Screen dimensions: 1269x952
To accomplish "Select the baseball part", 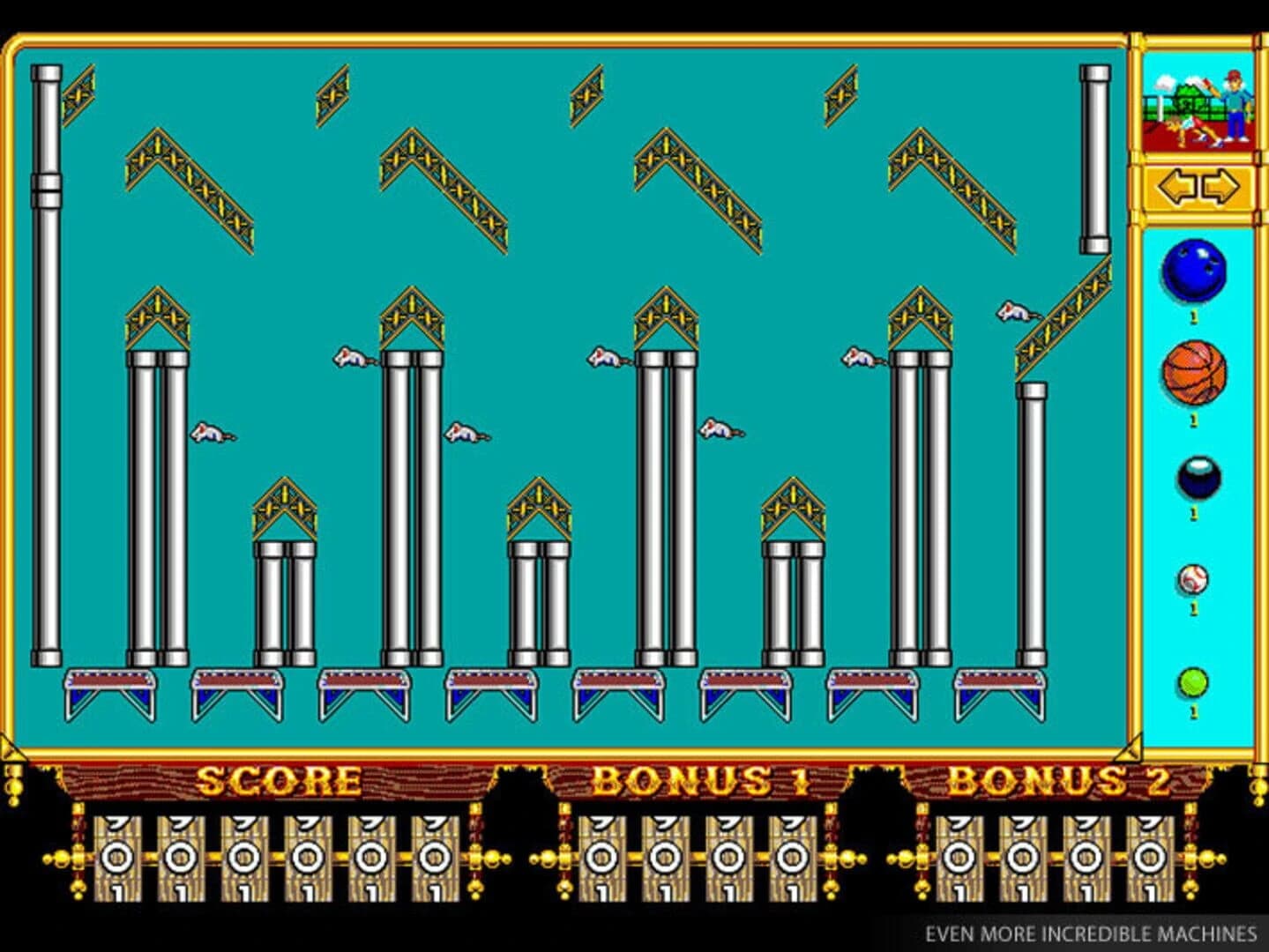I will pos(1192,580).
